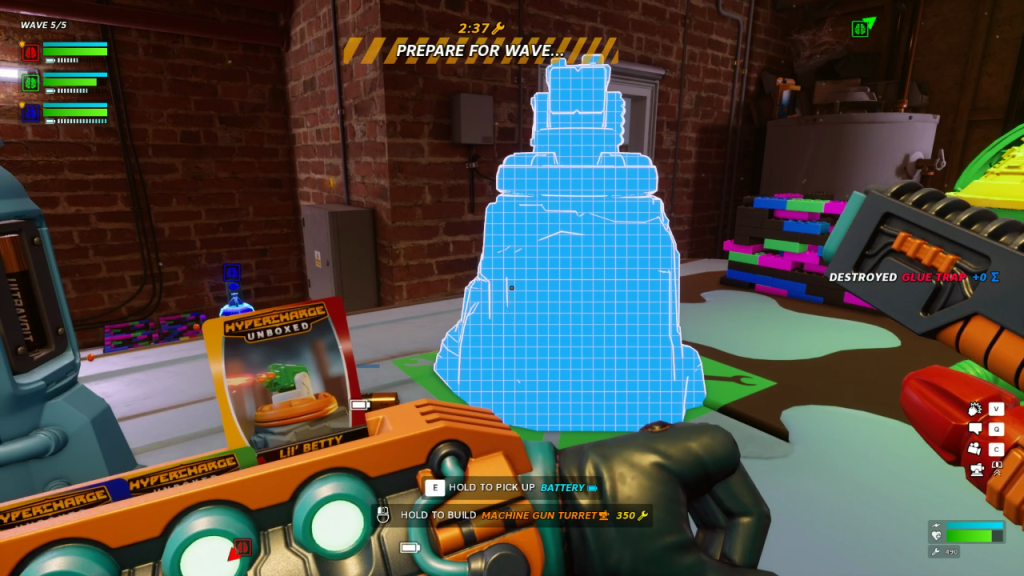
Task: Click the red teammate direction marker
Action: (241, 548)
